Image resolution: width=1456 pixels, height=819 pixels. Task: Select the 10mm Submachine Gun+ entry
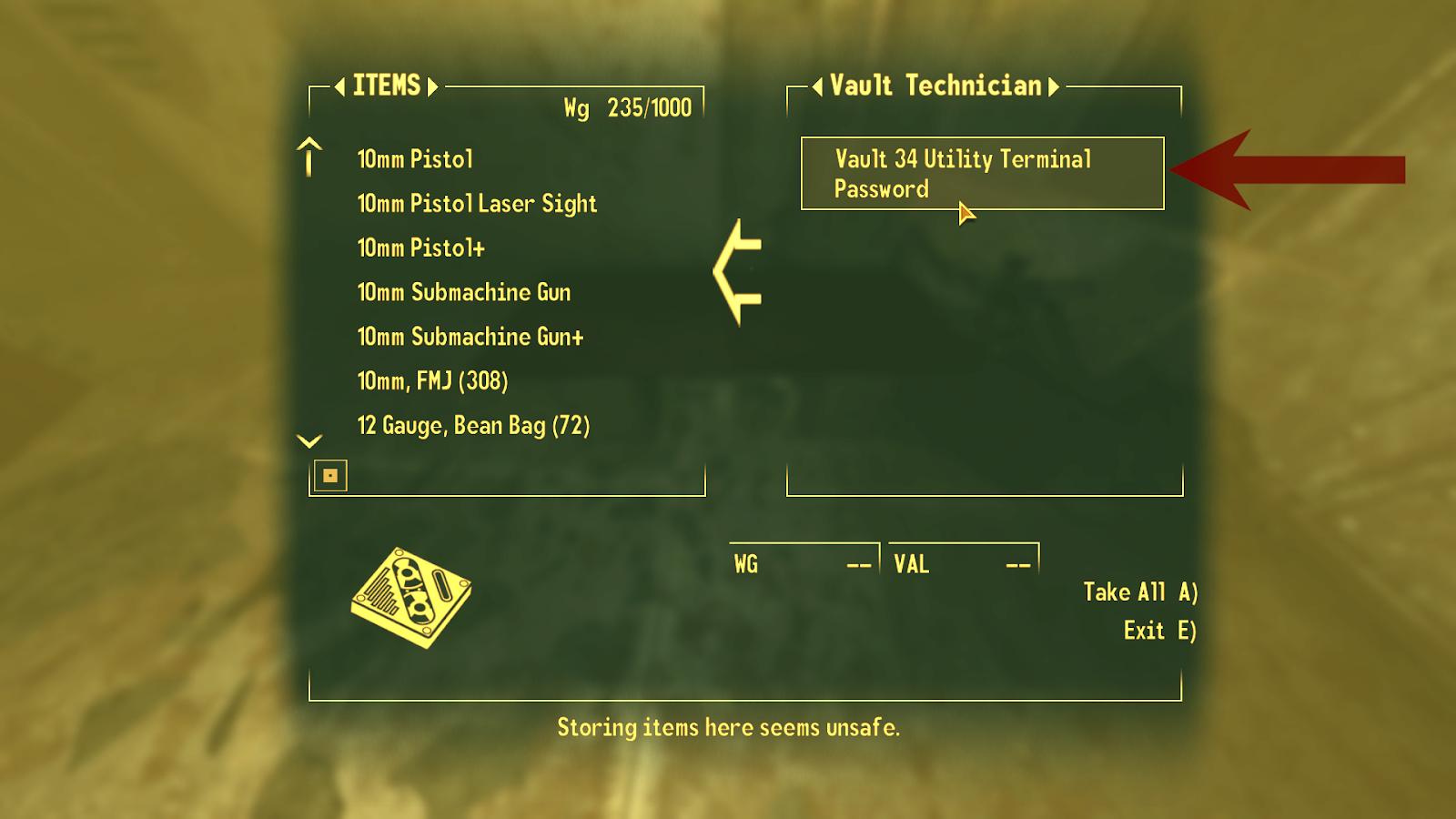470,337
